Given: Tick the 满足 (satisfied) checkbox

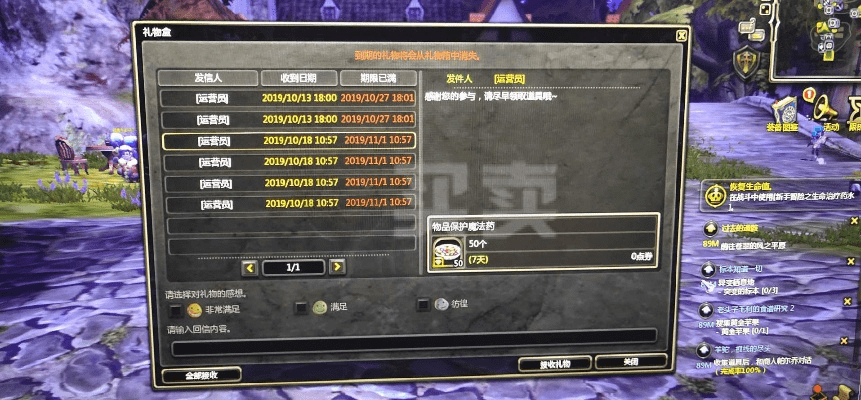Looking at the screenshot, I should [x=301, y=307].
